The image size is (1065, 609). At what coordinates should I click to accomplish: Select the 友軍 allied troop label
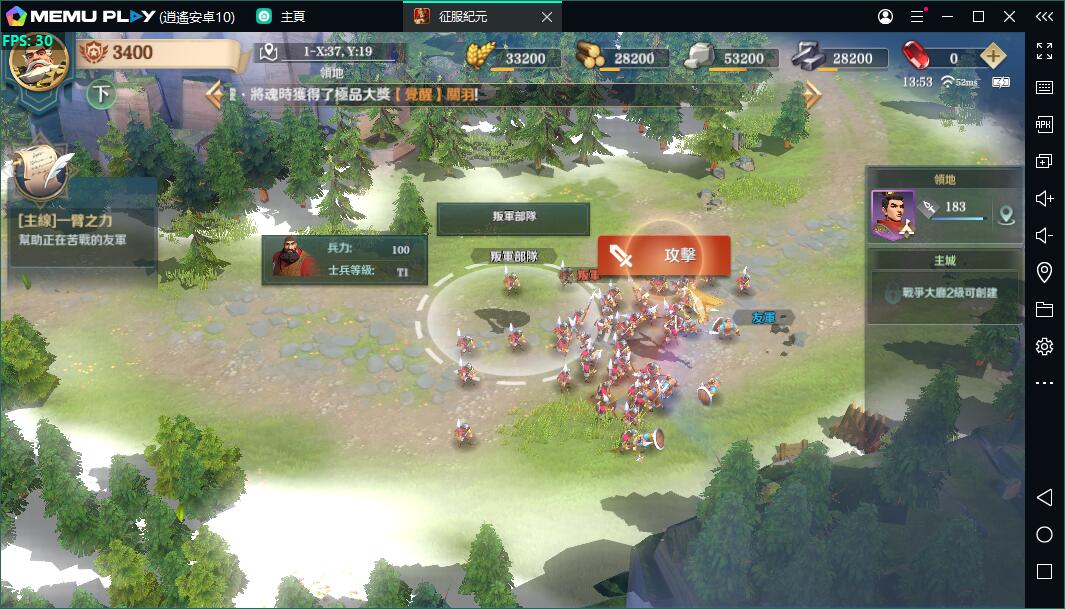tap(763, 317)
